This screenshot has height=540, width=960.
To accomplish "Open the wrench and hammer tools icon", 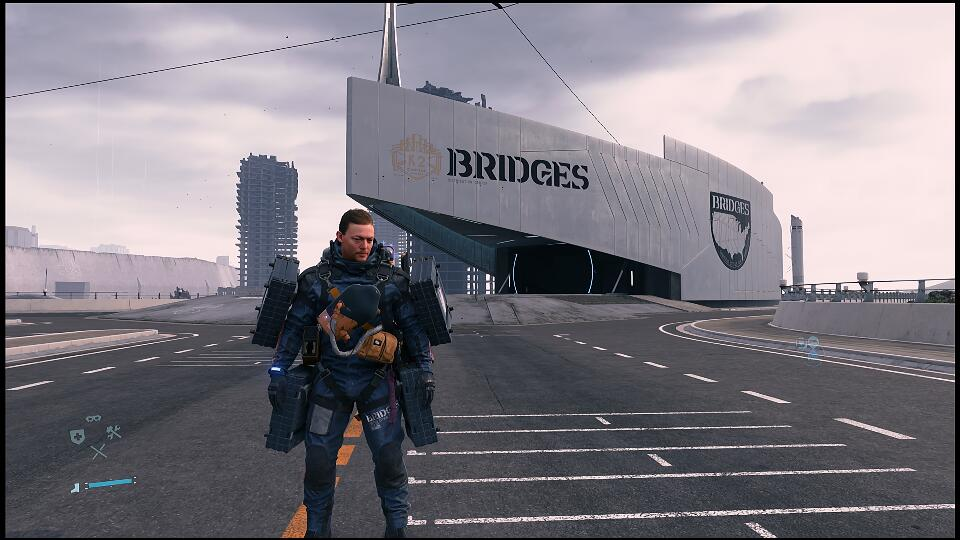I will (113, 433).
